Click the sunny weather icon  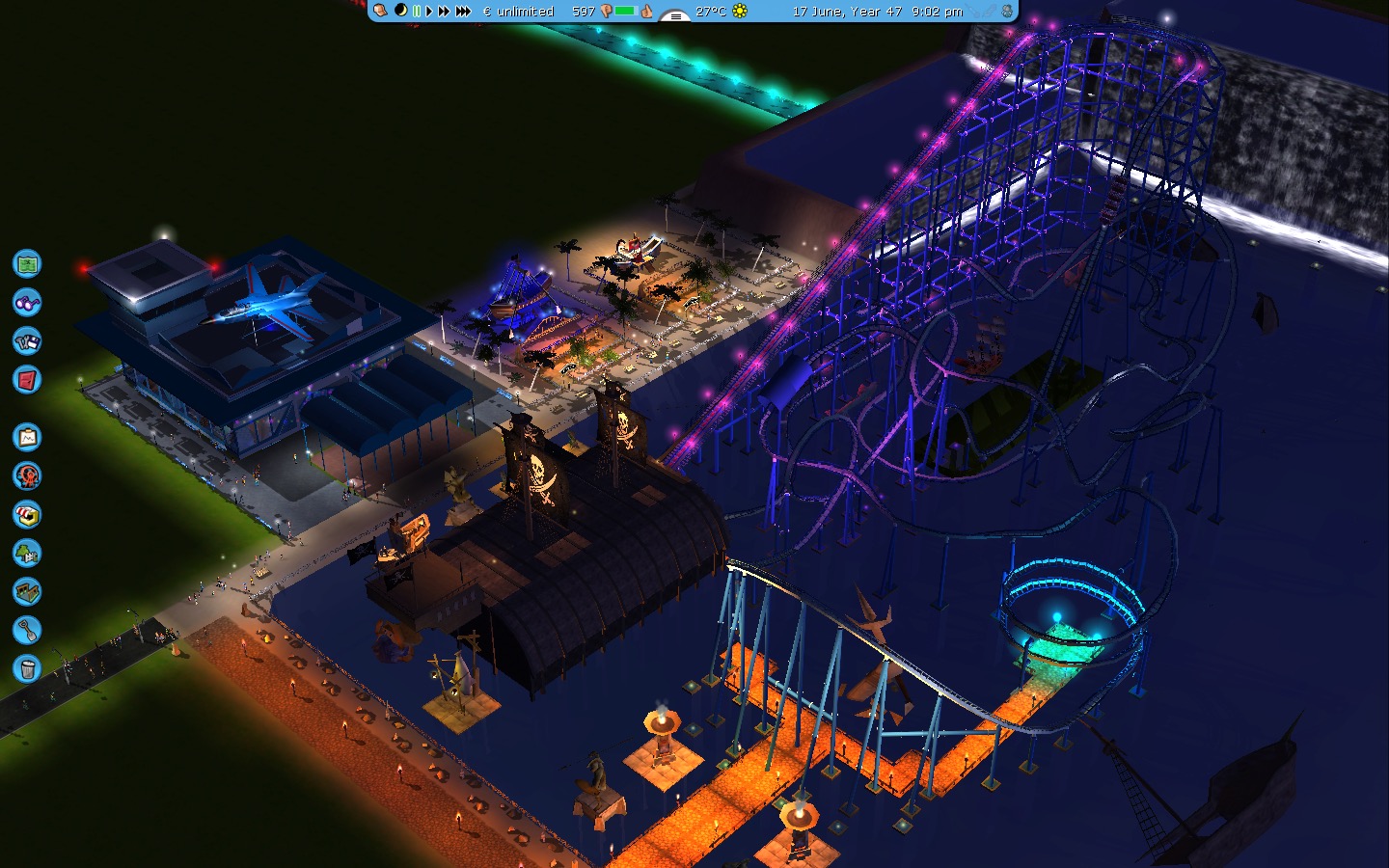click(740, 11)
